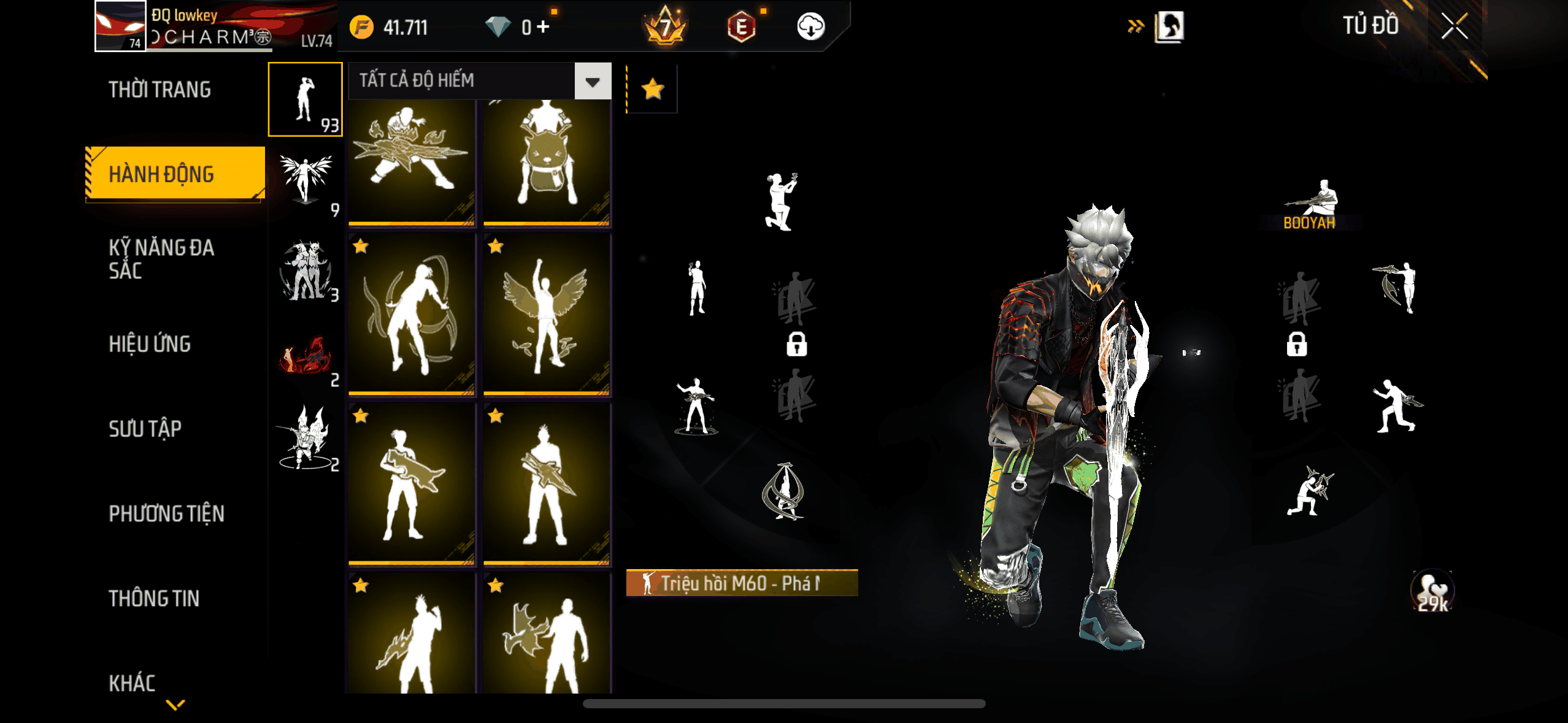Switch to Kỹ Năng Đa Sắc

pos(161,258)
